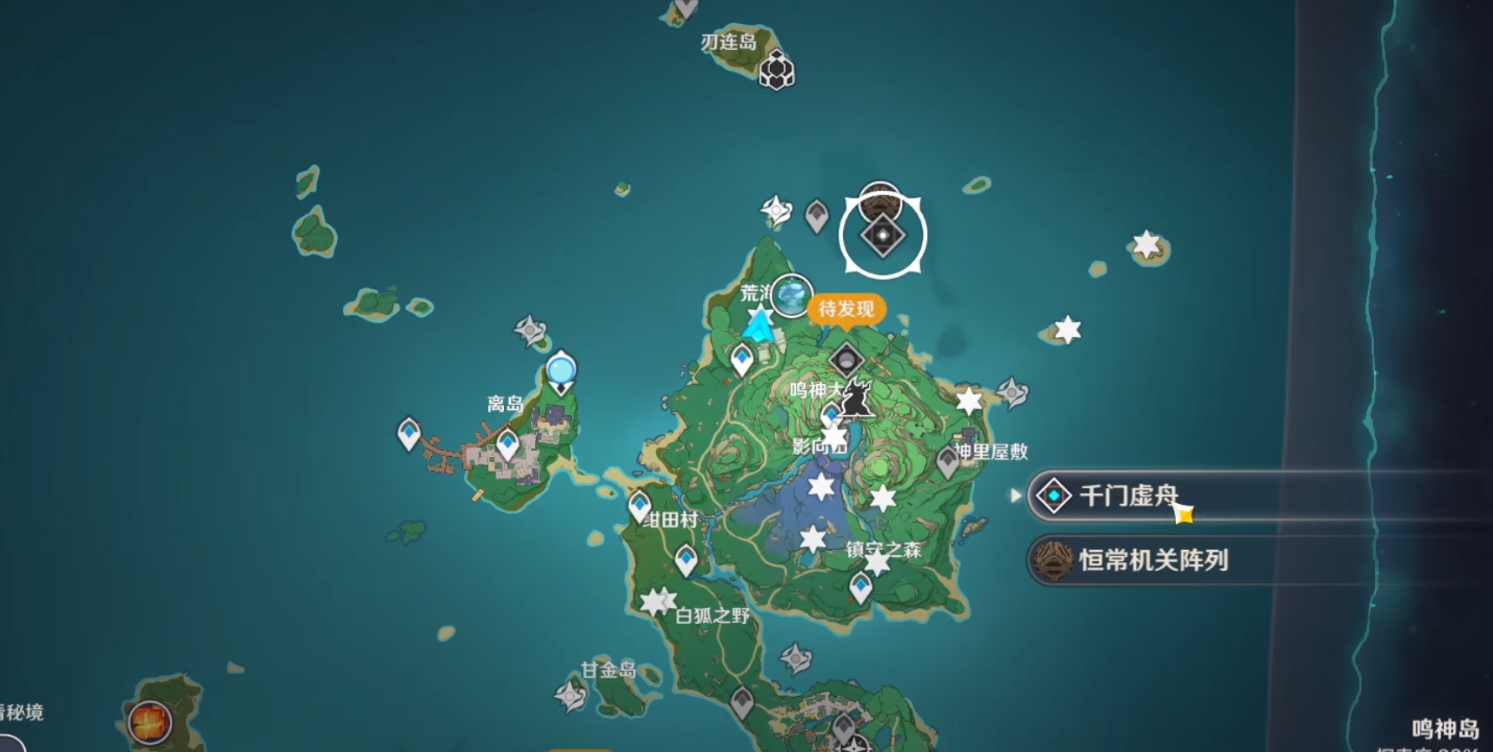1493x752 pixels.
Task: Click the orange 待发现 map marker
Action: (x=846, y=309)
